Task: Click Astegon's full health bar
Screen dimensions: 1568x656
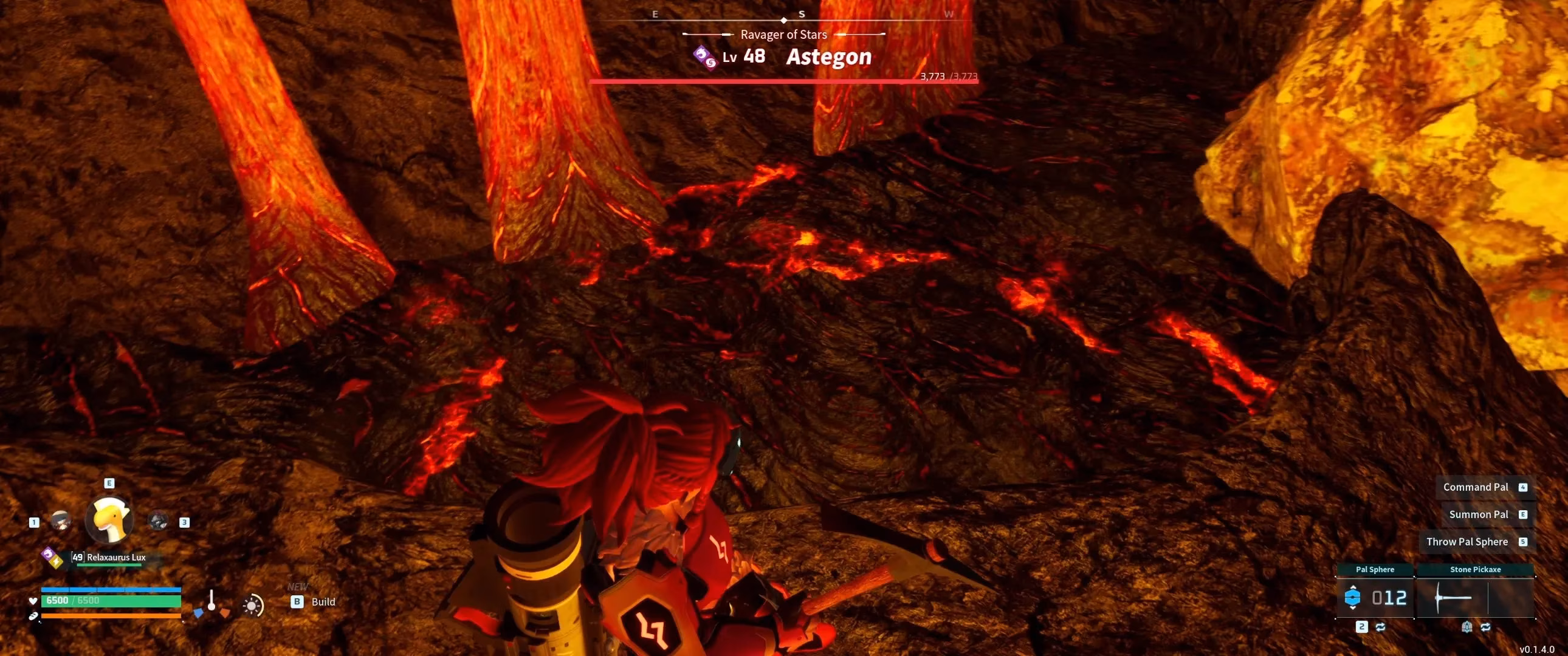Action: pos(785,80)
